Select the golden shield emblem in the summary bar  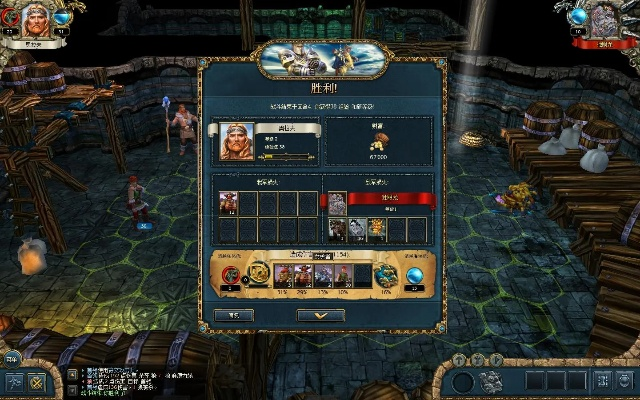(258, 273)
